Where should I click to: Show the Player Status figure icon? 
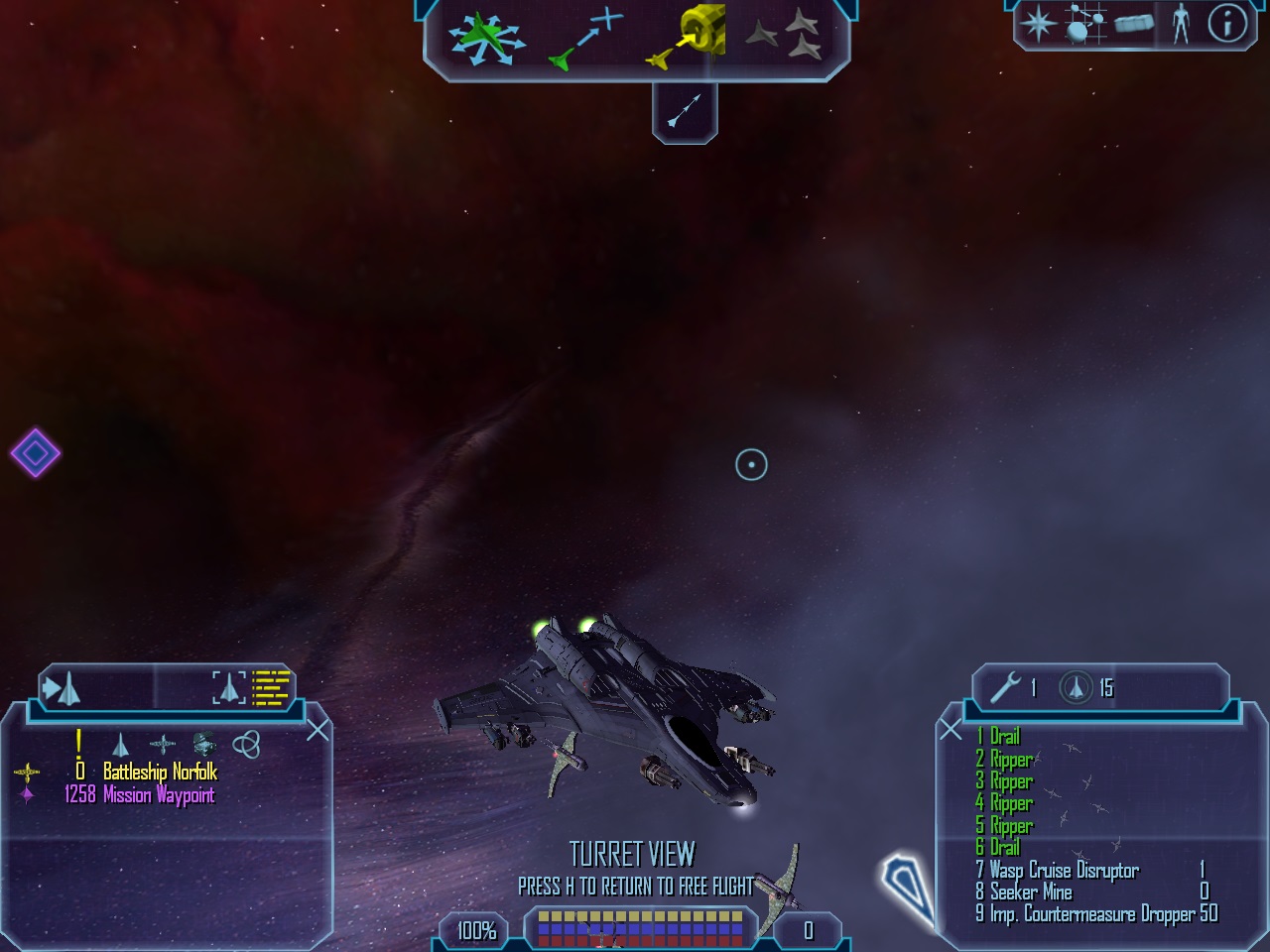click(1180, 24)
